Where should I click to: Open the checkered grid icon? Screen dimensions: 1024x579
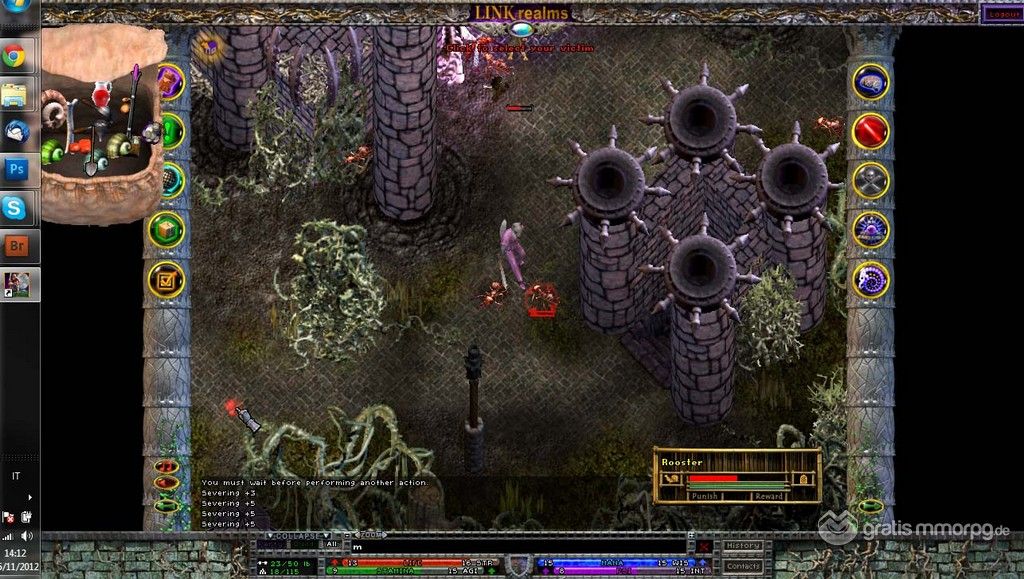(170, 180)
